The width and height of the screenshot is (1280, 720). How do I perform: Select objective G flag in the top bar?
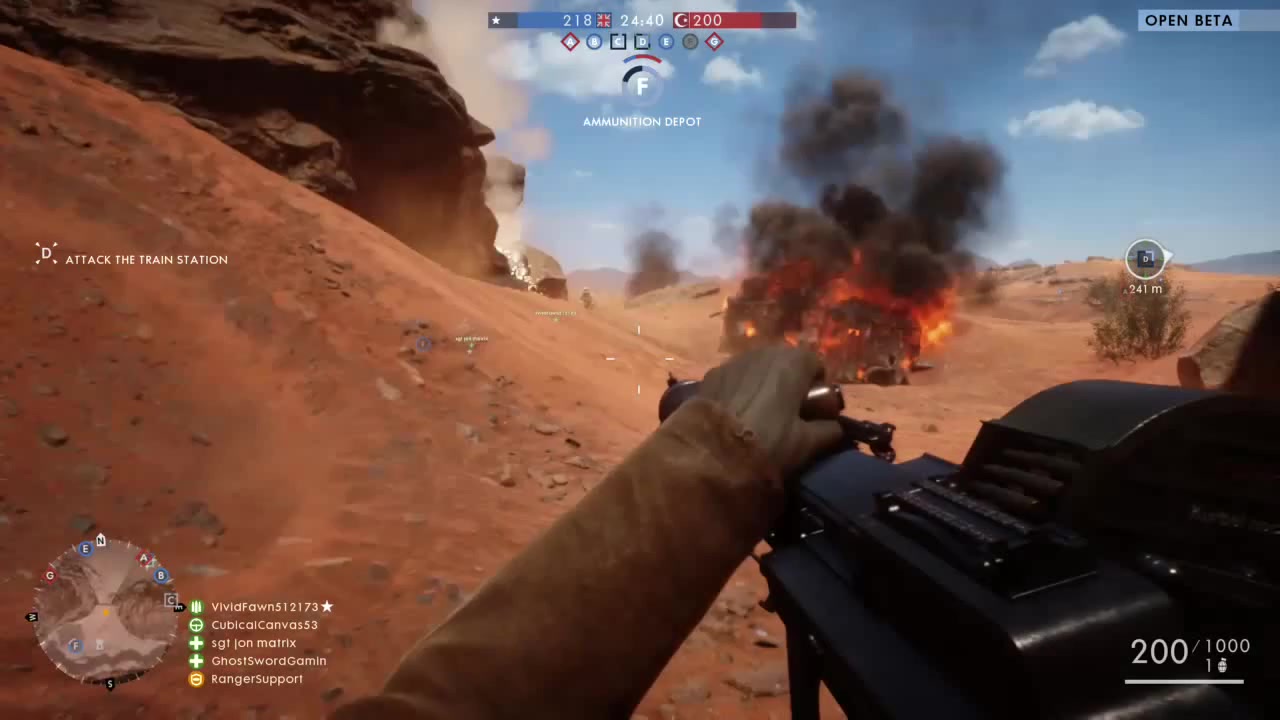714,42
